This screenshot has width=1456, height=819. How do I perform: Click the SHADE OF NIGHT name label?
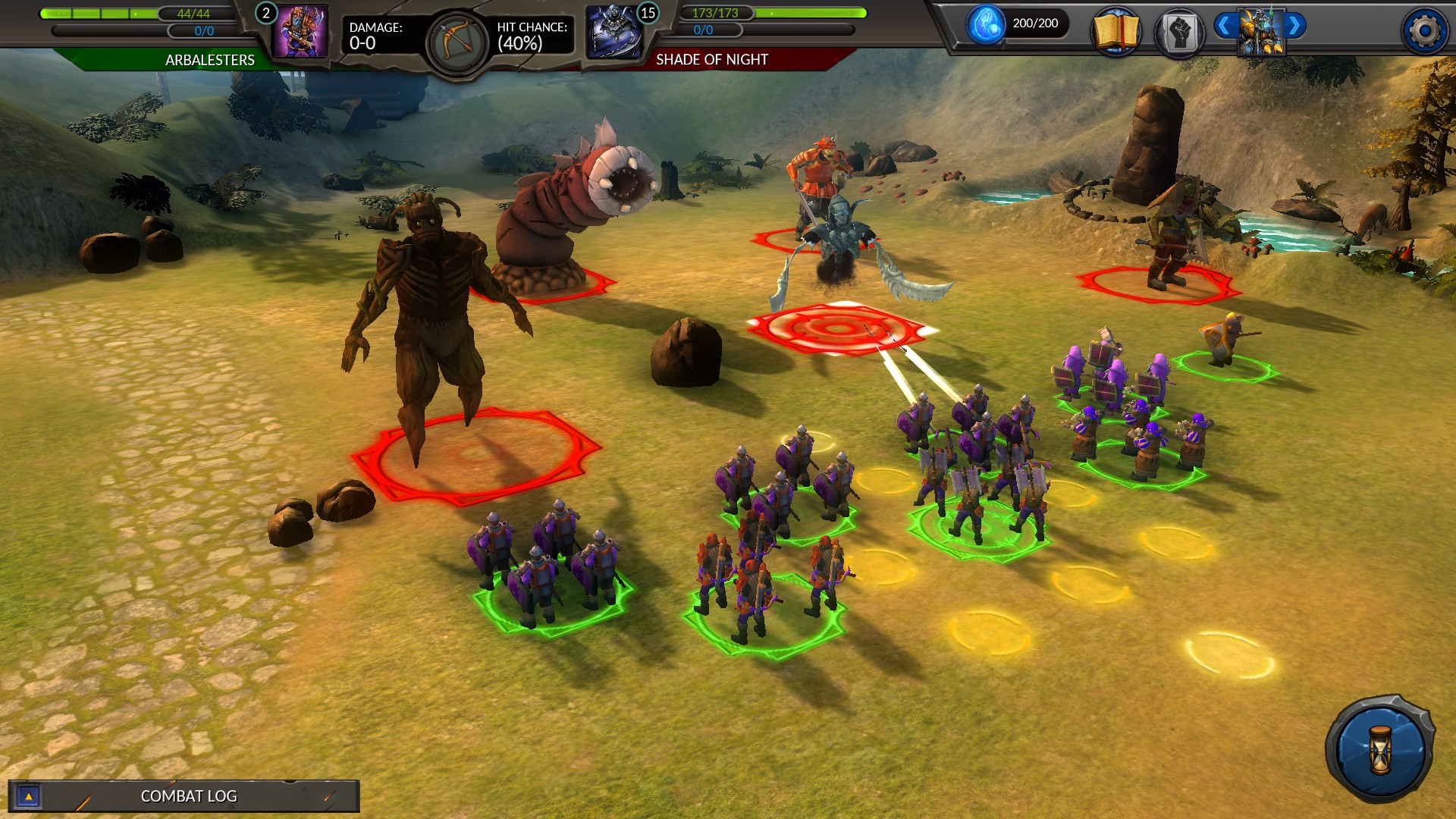coord(711,58)
